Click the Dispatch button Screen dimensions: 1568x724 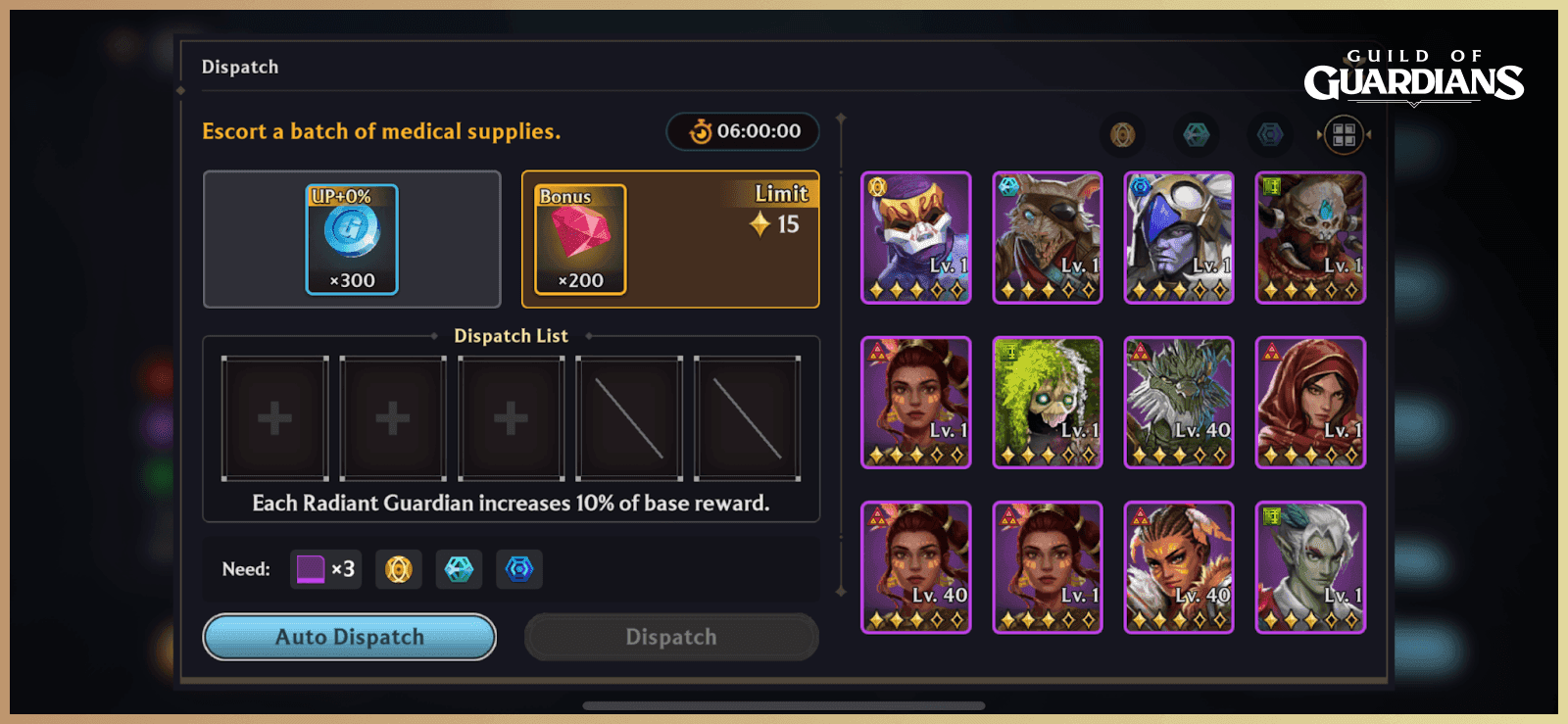click(x=670, y=637)
